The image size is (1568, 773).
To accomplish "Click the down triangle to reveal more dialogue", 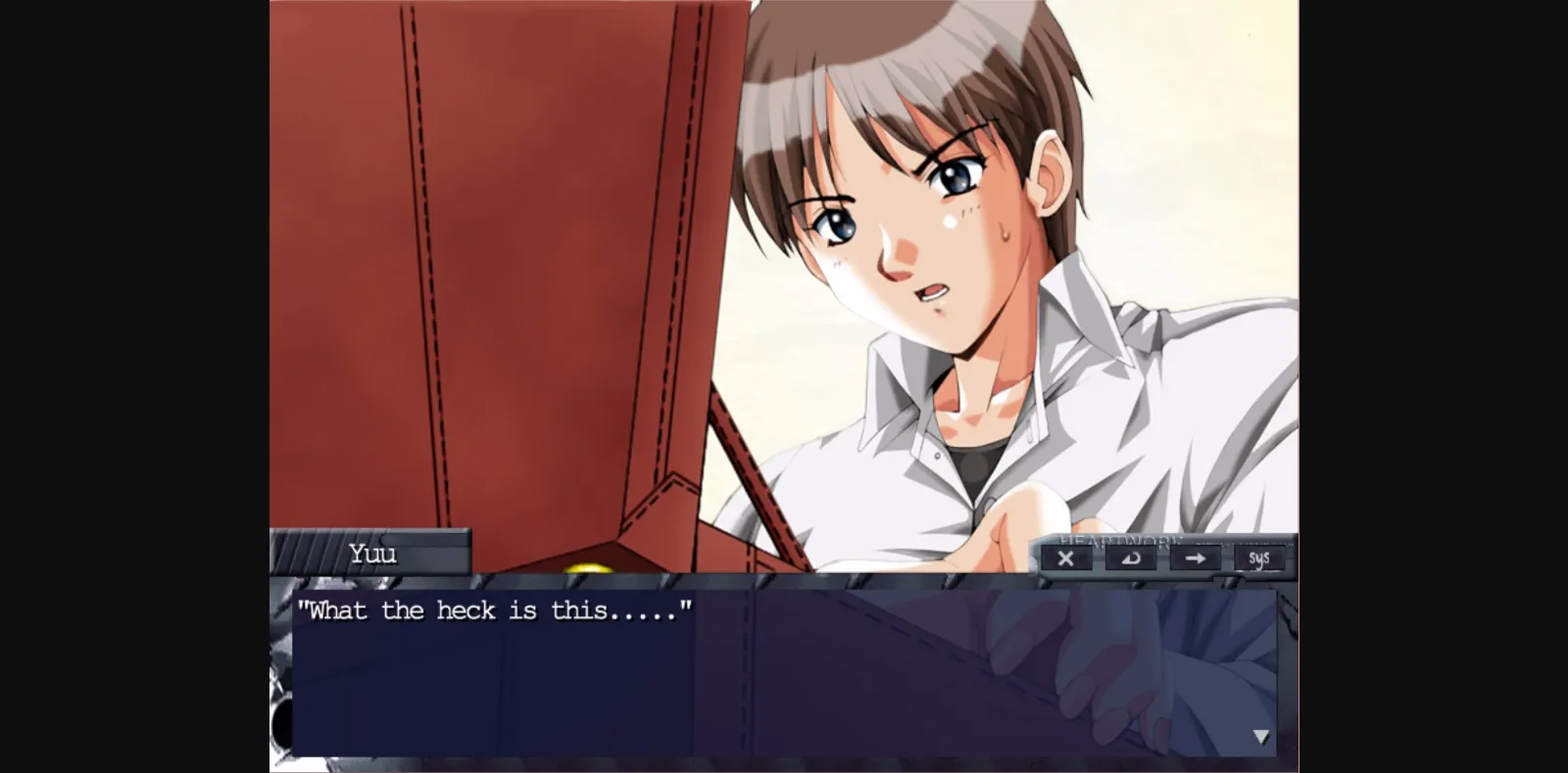I will coord(1263,738).
